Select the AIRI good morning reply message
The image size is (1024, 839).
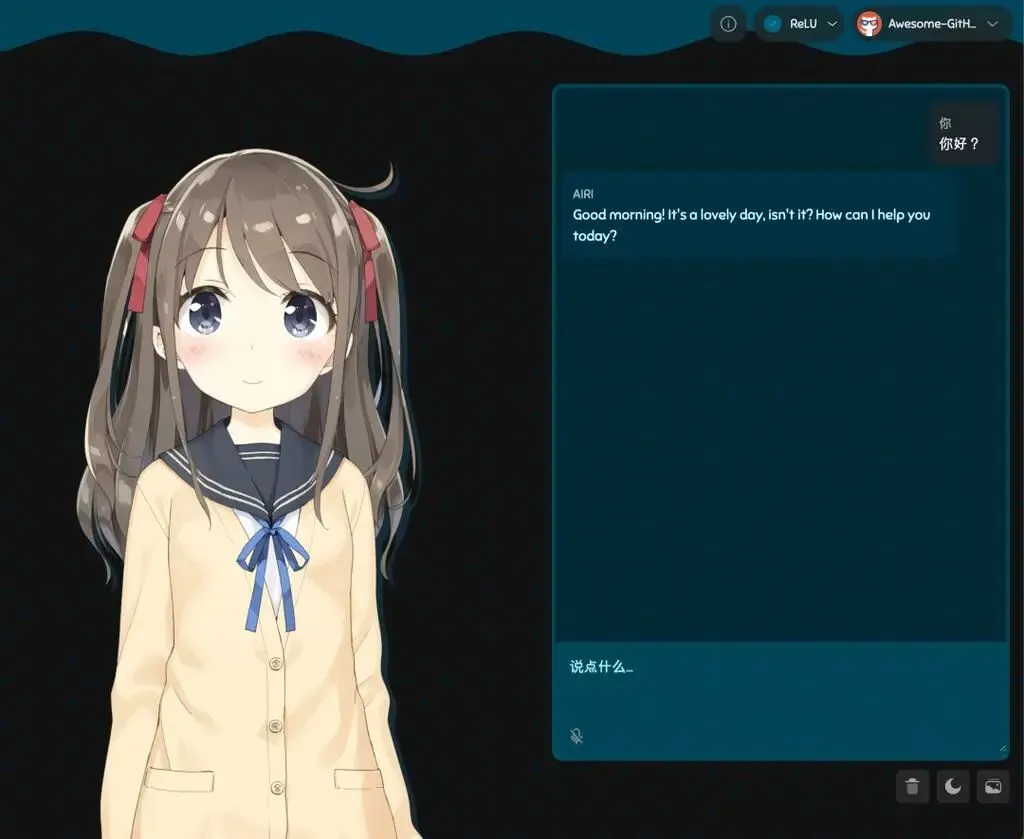tap(759, 216)
